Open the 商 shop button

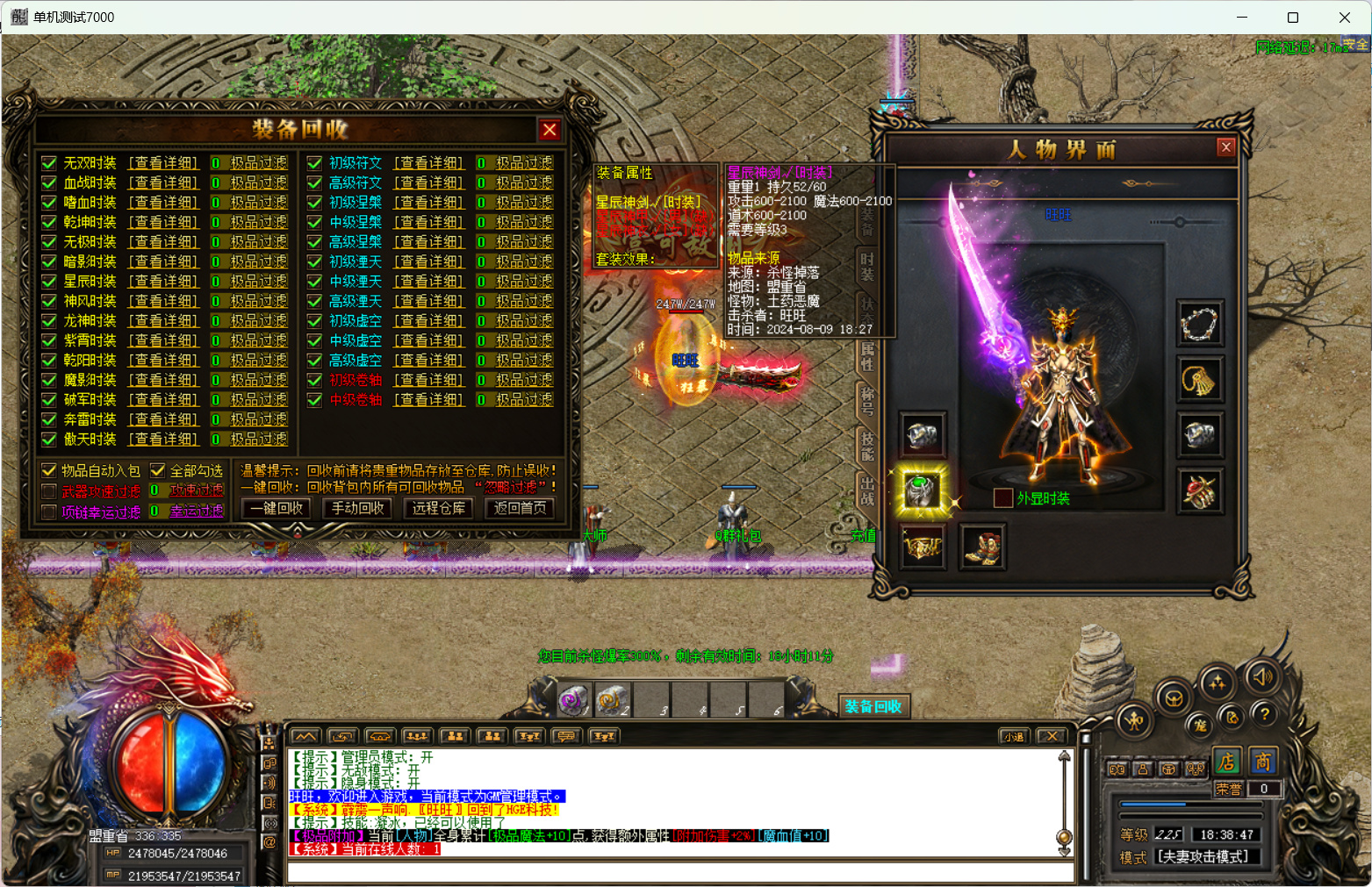[1262, 762]
